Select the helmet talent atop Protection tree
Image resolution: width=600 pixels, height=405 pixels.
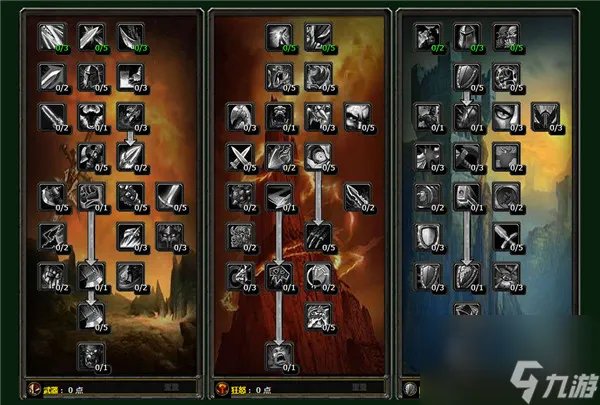tap(464, 37)
